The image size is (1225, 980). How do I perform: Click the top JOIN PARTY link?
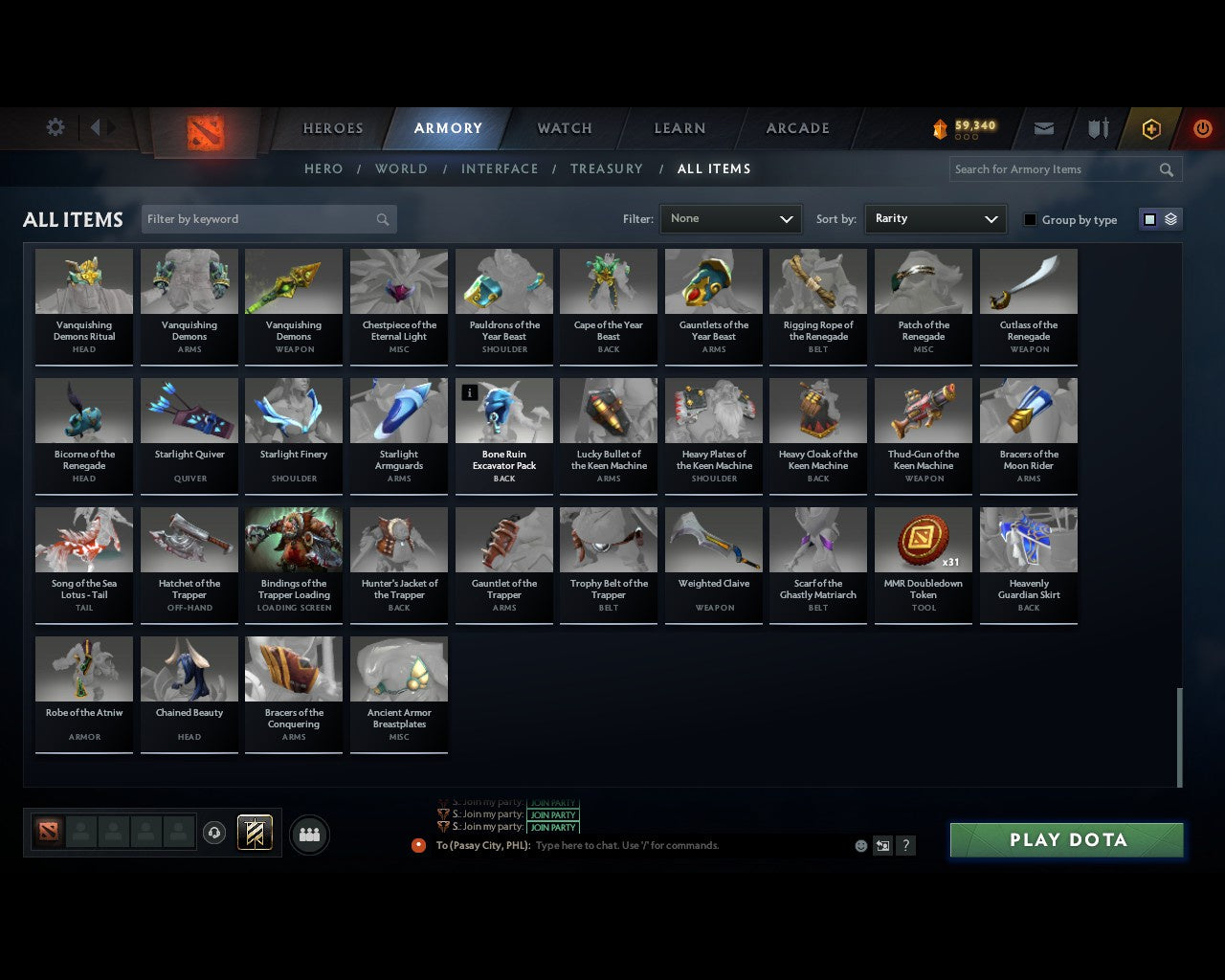coord(553,803)
